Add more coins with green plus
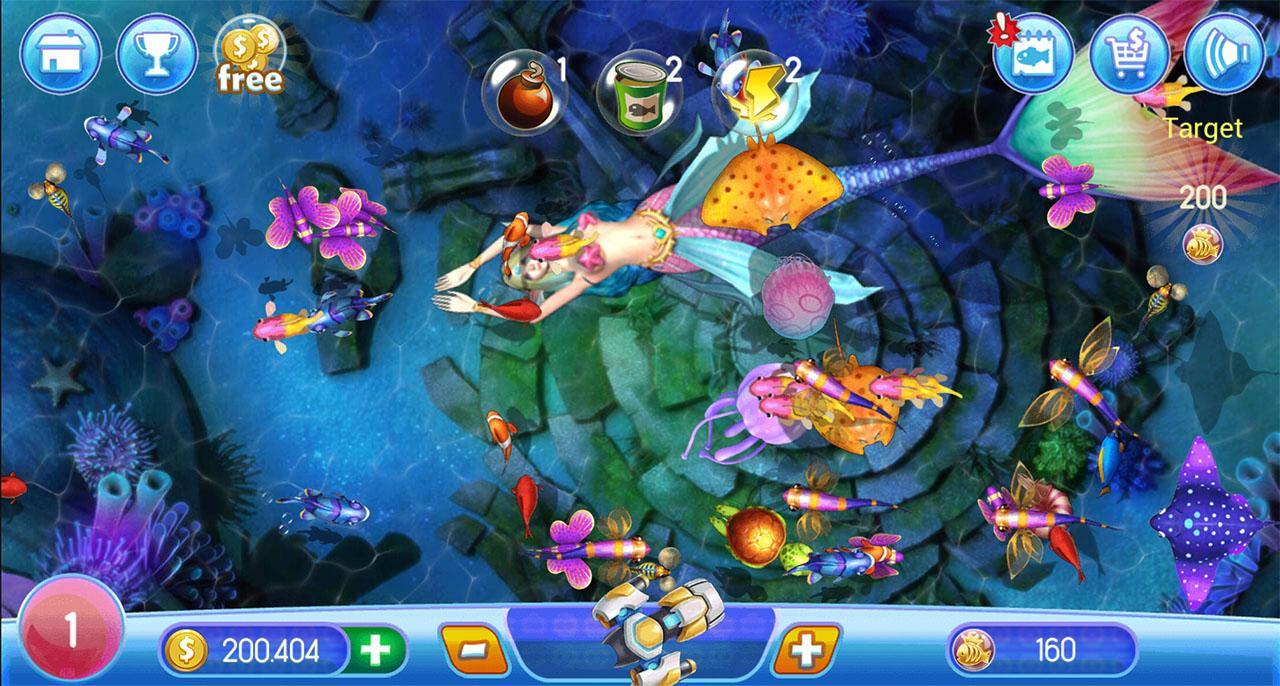The height and width of the screenshot is (686, 1280). coord(376,652)
